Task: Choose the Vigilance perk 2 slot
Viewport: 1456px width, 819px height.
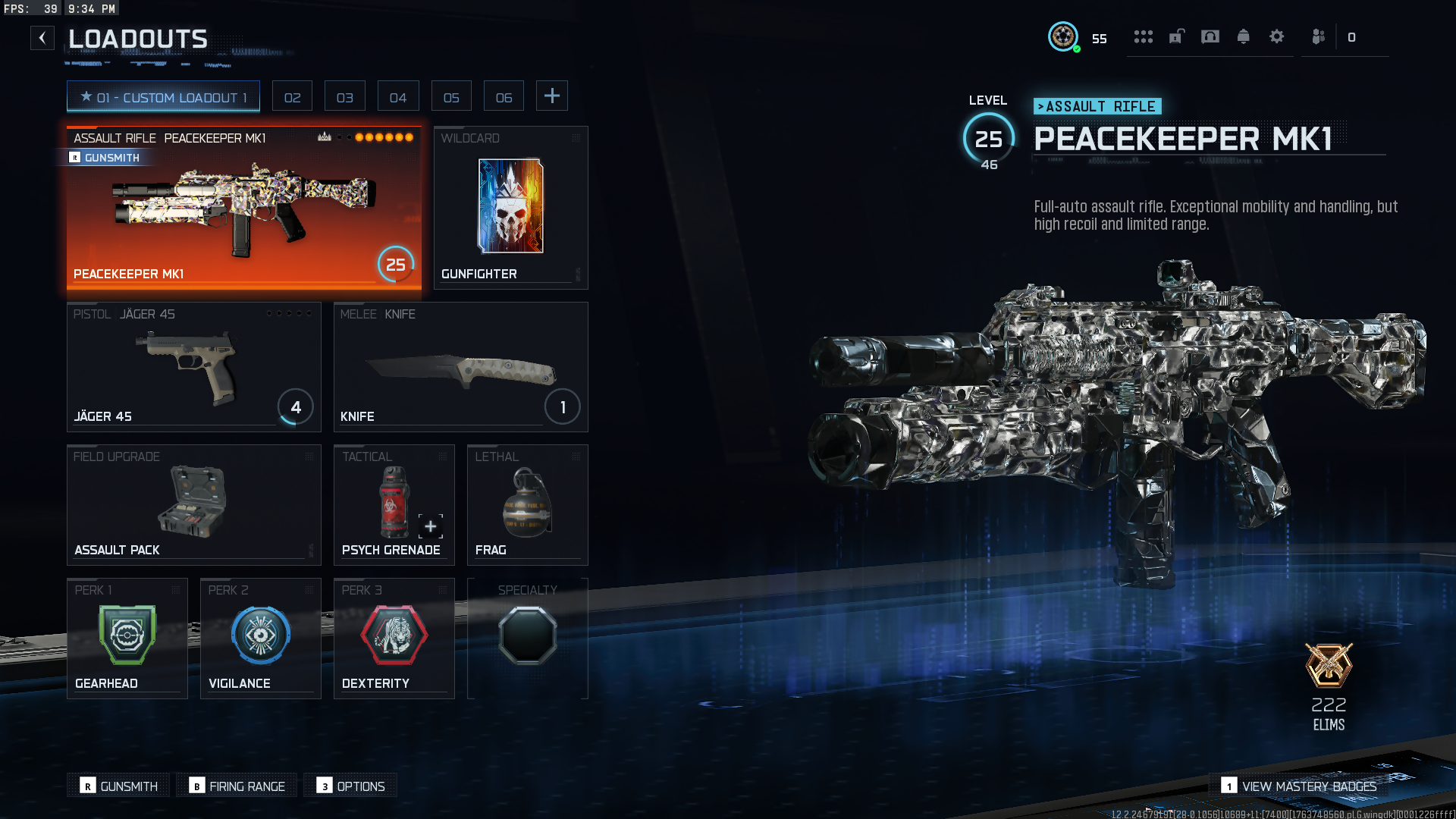Action: (260, 639)
